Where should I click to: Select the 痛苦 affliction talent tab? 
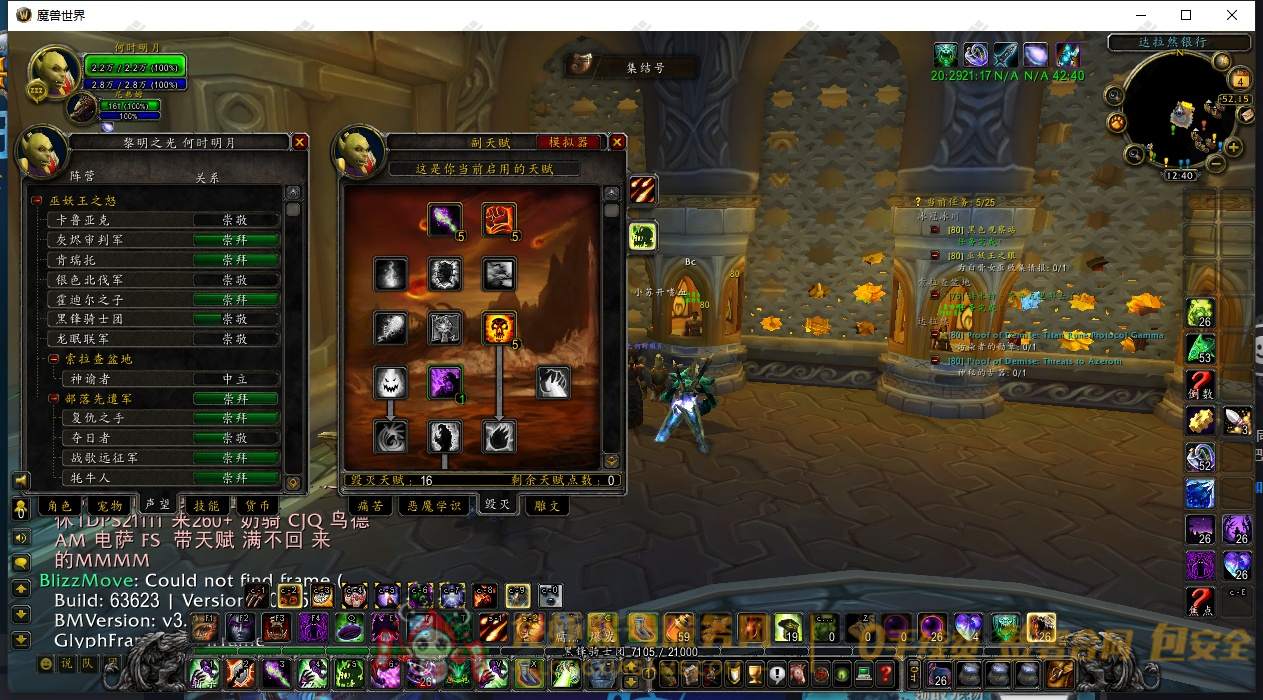pos(371,506)
